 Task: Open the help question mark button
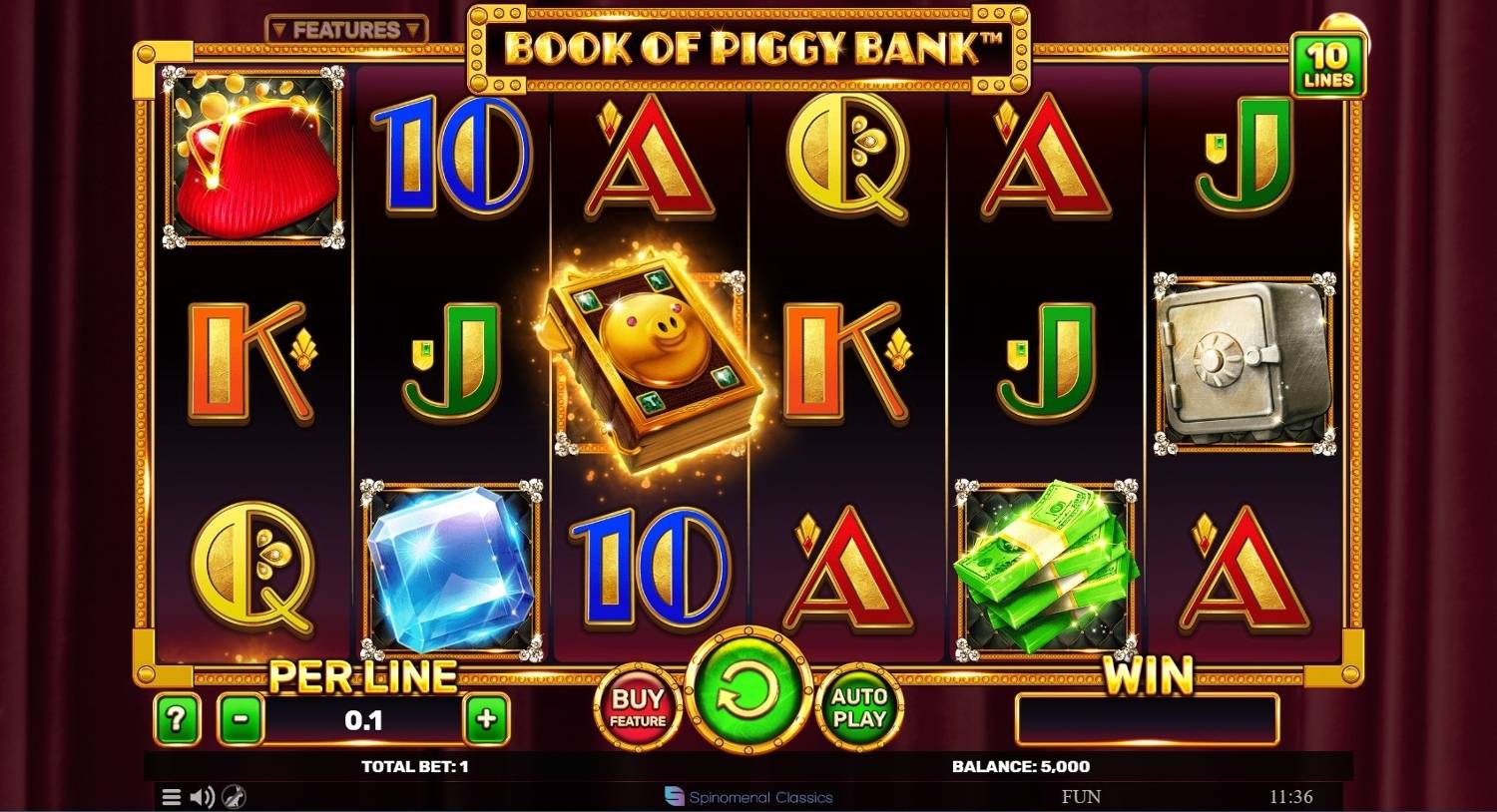[177, 719]
